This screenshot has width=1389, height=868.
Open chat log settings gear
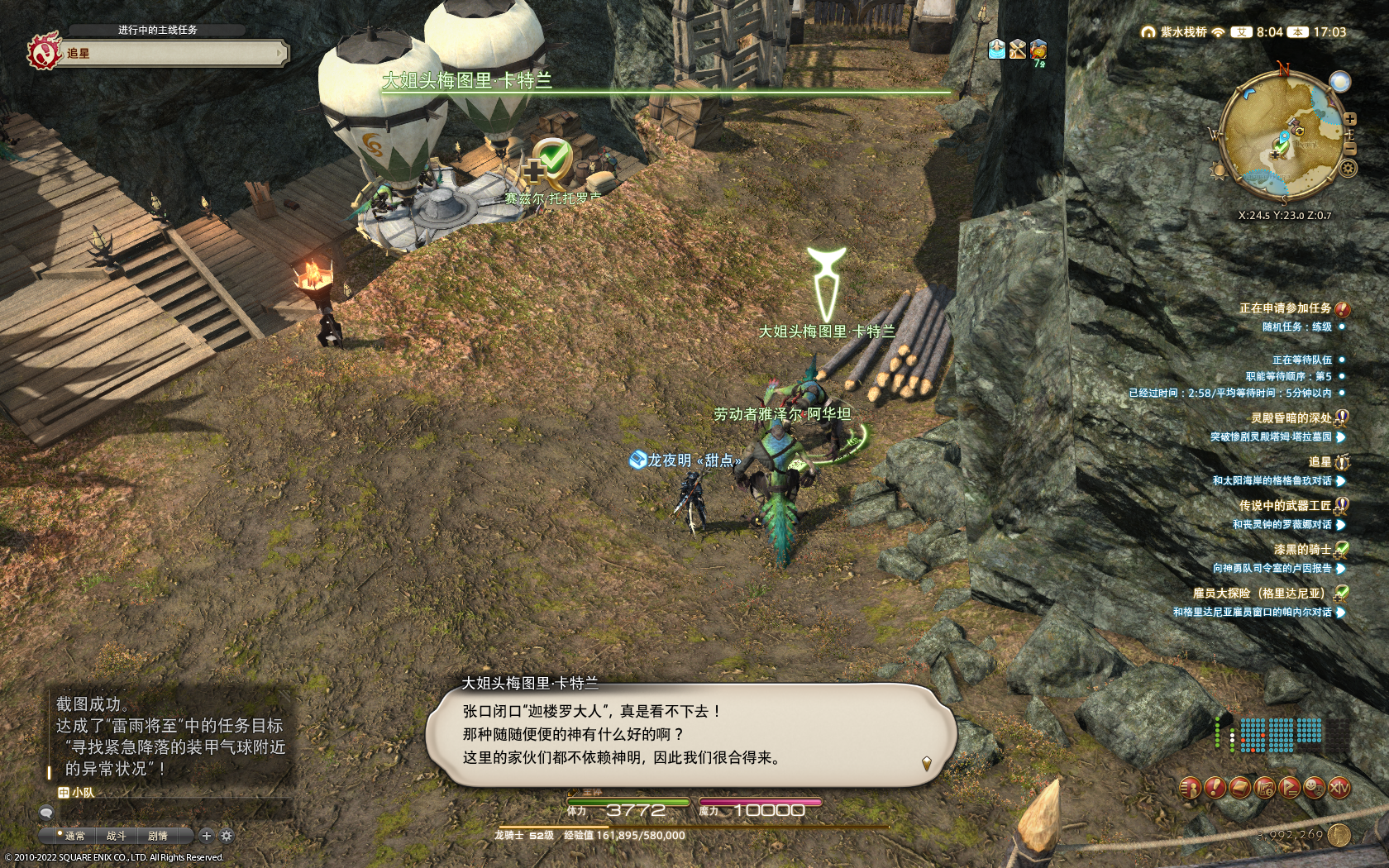[x=227, y=836]
